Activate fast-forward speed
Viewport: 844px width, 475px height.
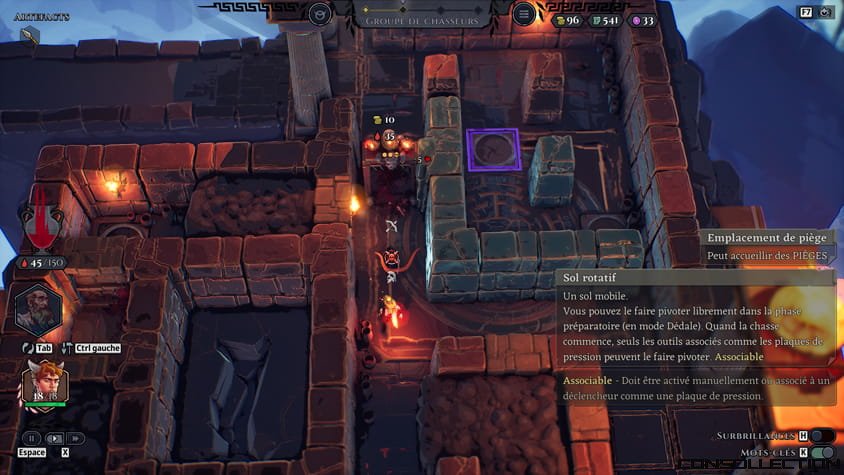point(76,438)
